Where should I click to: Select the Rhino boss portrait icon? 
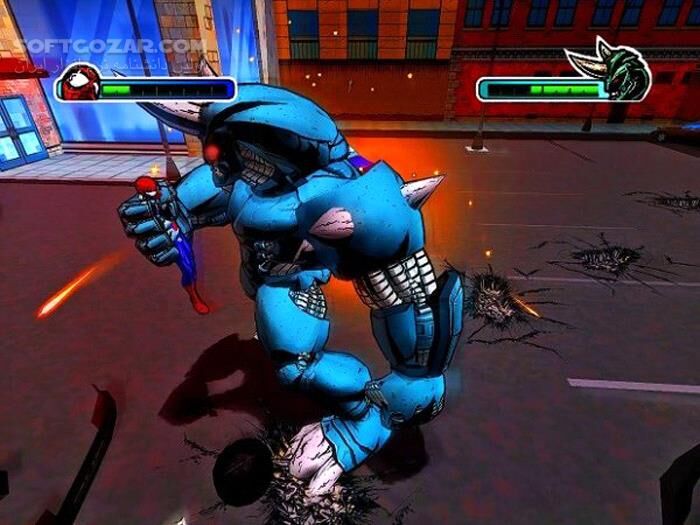tap(622, 74)
